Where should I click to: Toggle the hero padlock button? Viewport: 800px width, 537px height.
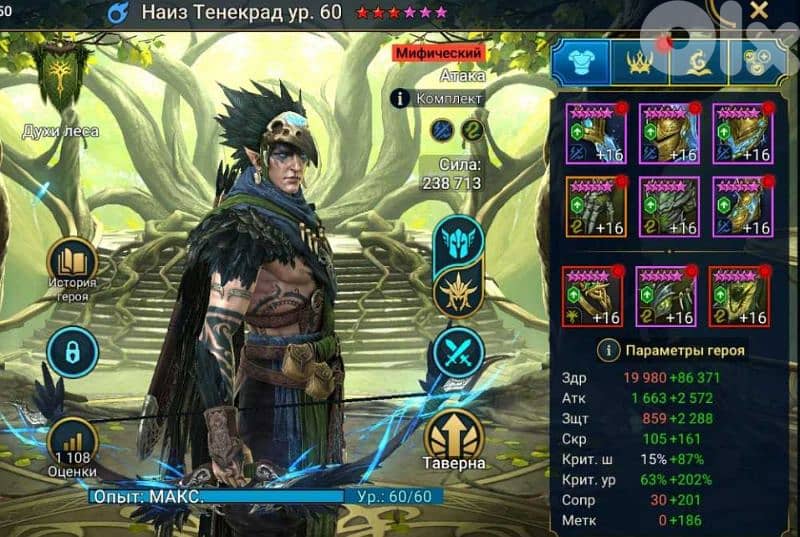click(72, 352)
